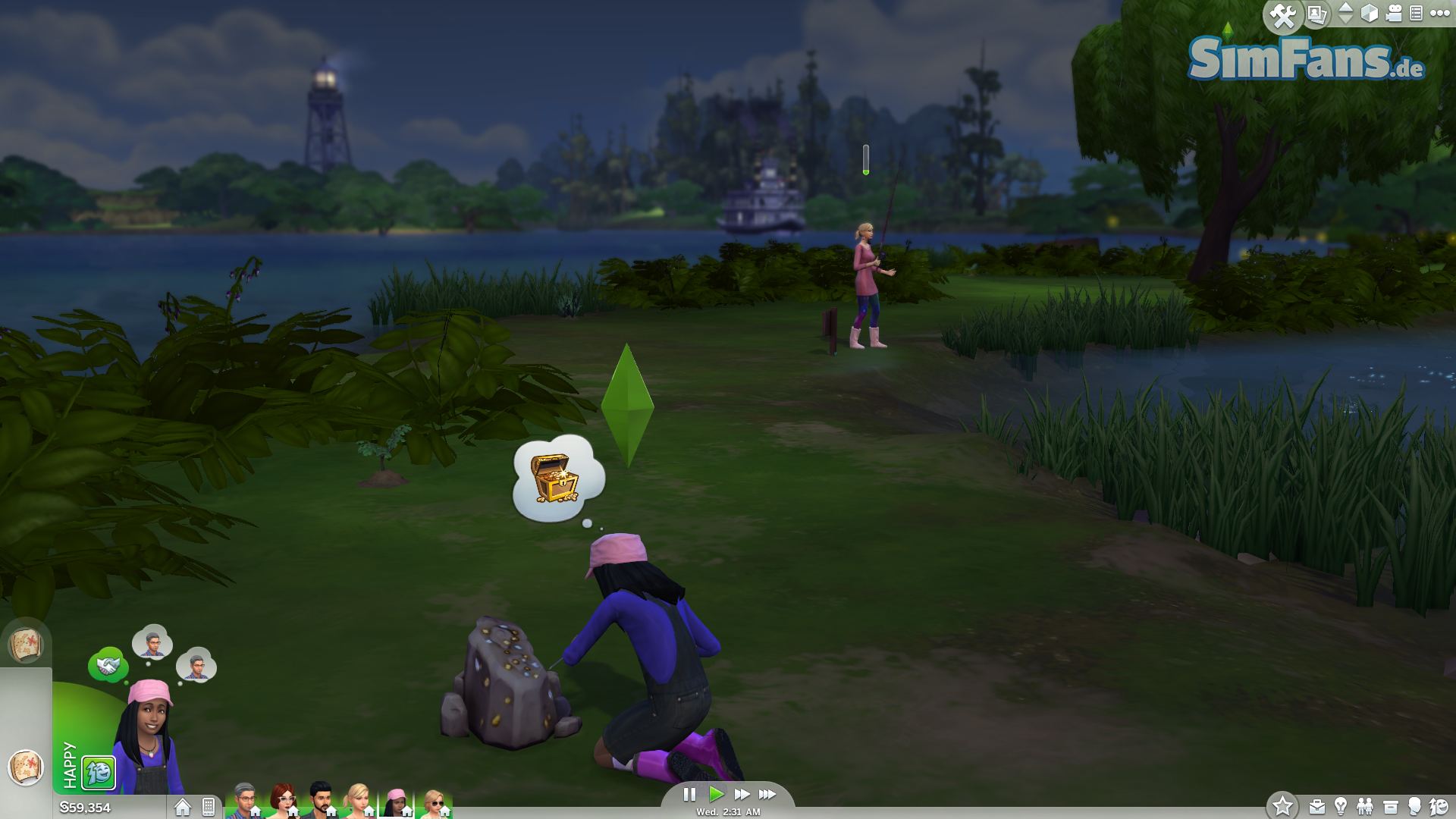The height and width of the screenshot is (819, 1456).
Task: Click the handshake whim bubble
Action: pos(108,665)
